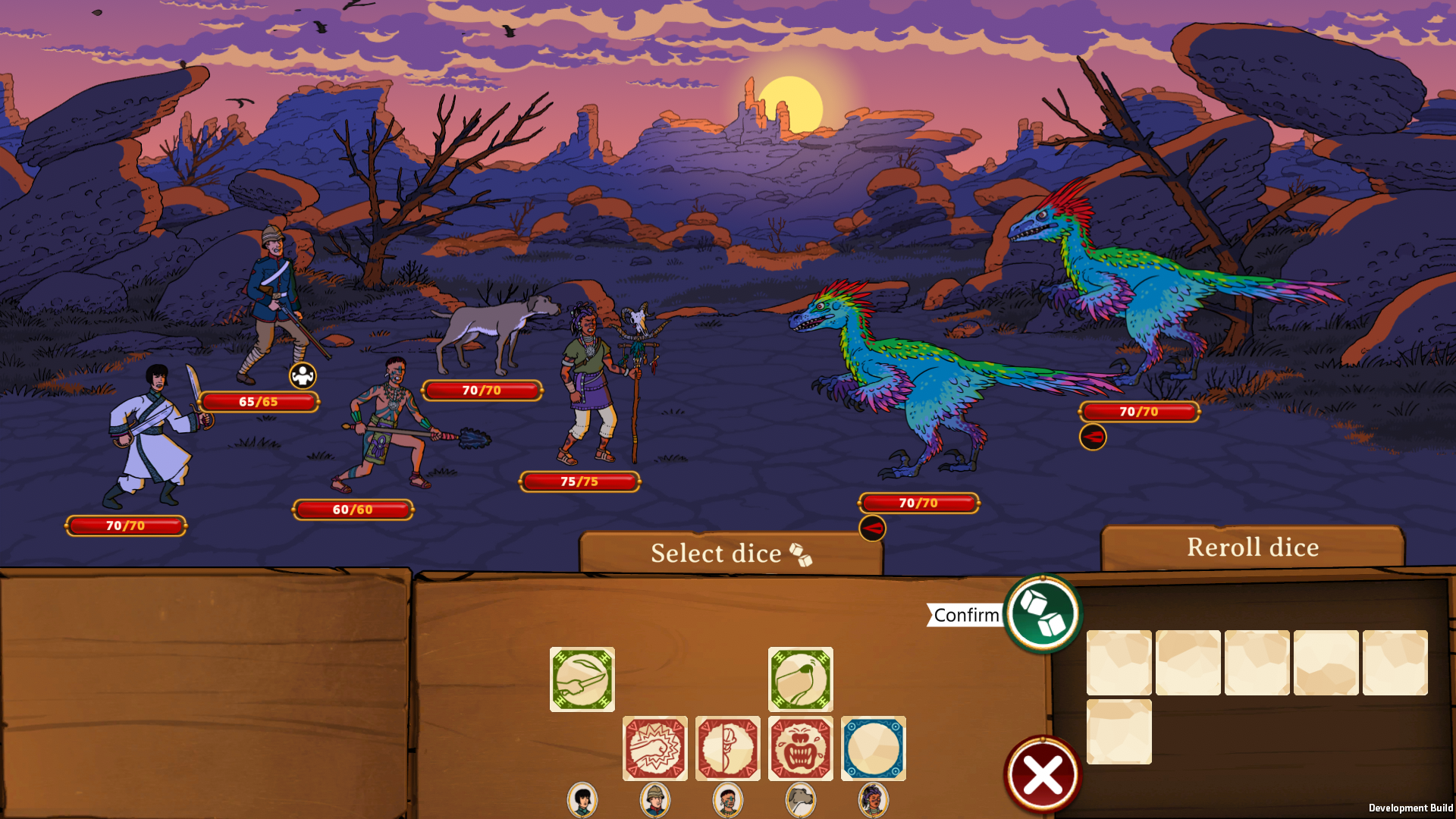This screenshot has width=1456, height=819.
Task: Cancel with the red X button
Action: point(1043,775)
